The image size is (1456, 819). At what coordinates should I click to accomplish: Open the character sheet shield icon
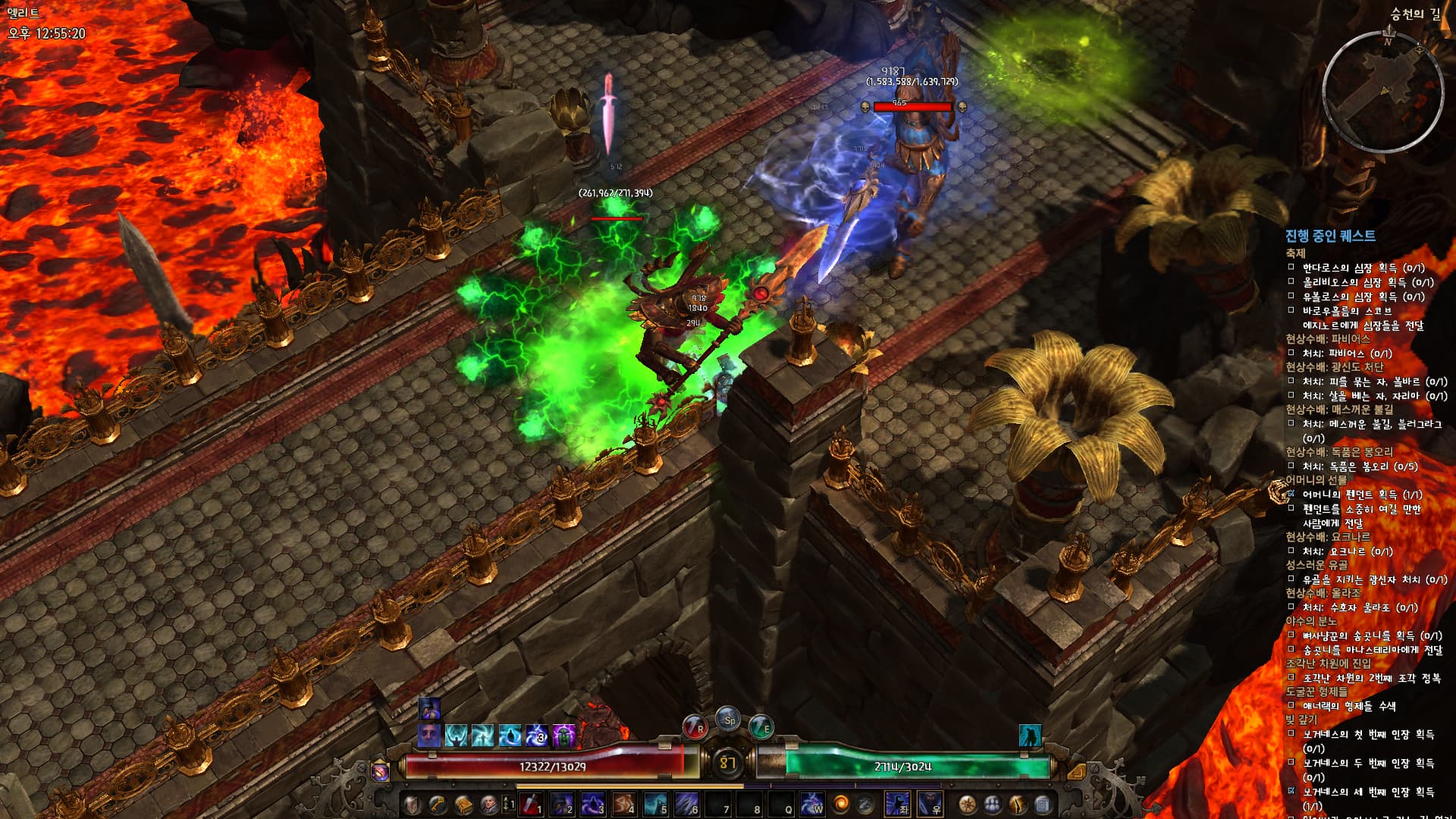412,805
